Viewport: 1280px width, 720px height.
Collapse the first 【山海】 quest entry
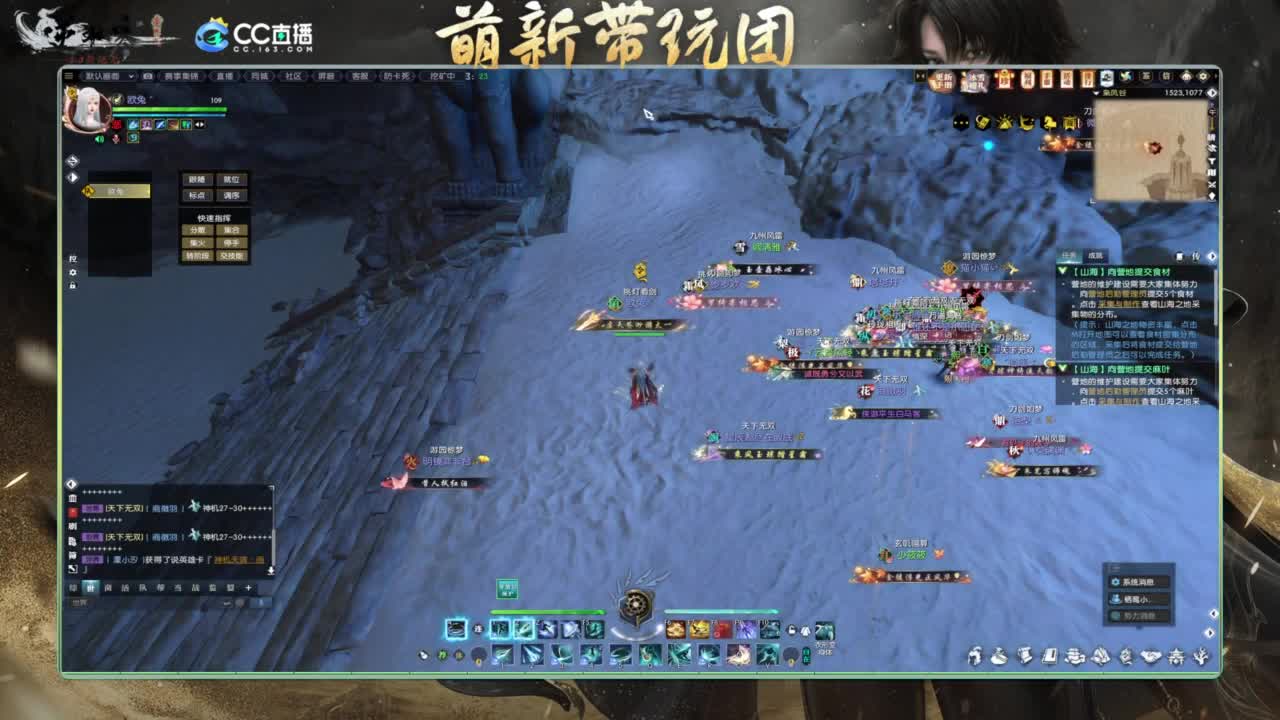pyautogui.click(x=1062, y=270)
